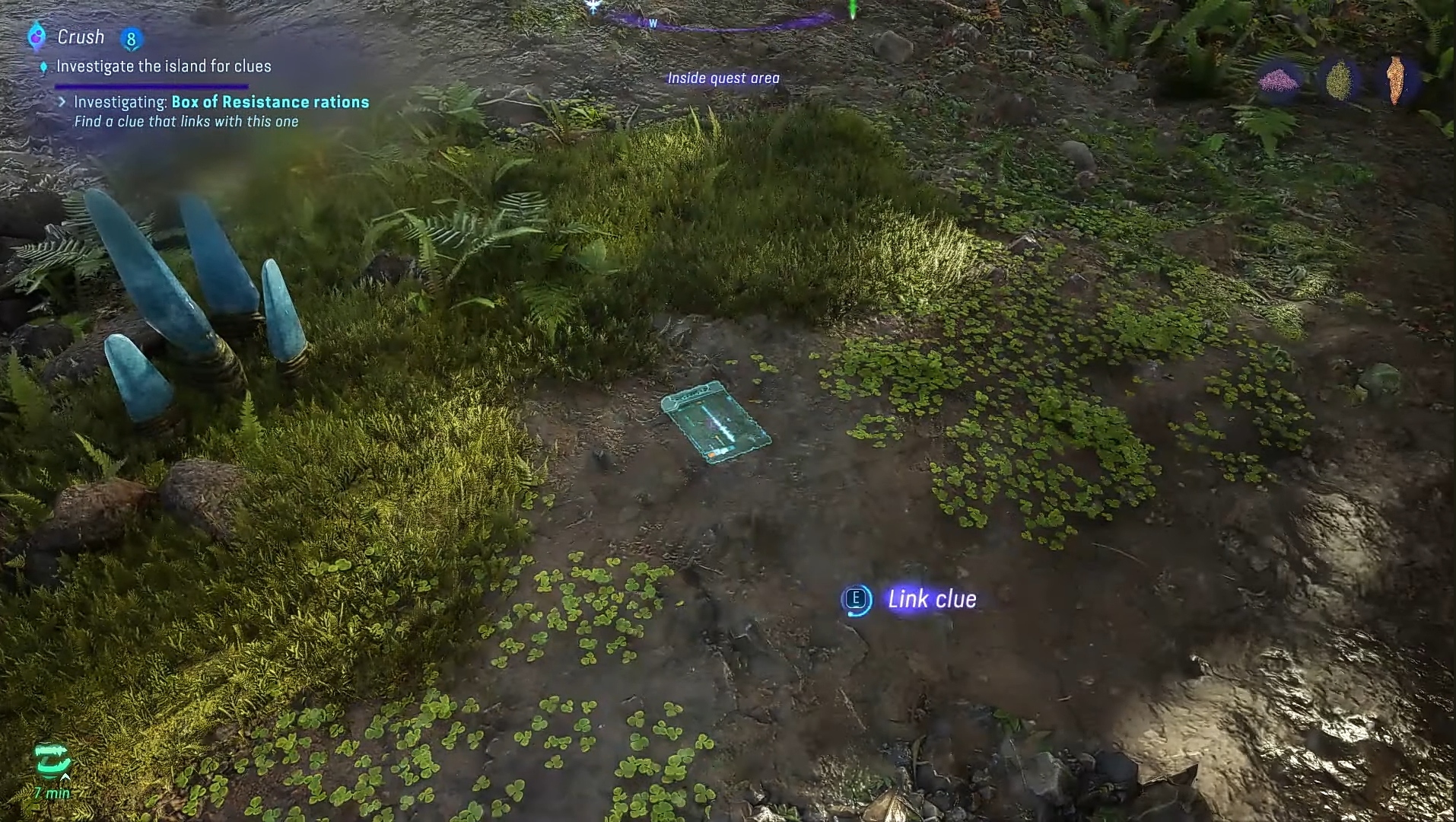Image resolution: width=1456 pixels, height=822 pixels.
Task: Select Box of Resistance rations text
Action: point(270,101)
